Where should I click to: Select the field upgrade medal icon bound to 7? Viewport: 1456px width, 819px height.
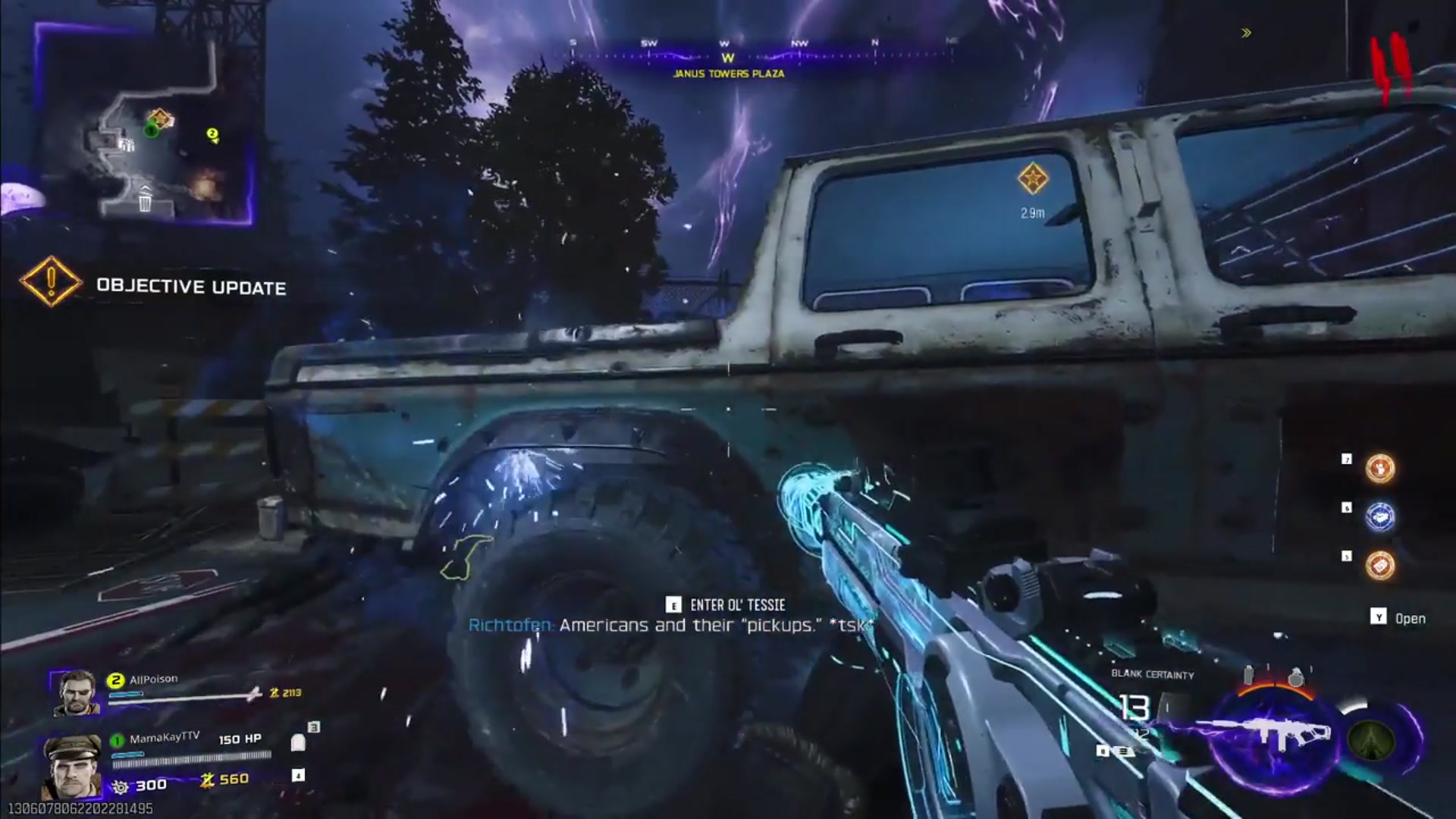pyautogui.click(x=1380, y=469)
